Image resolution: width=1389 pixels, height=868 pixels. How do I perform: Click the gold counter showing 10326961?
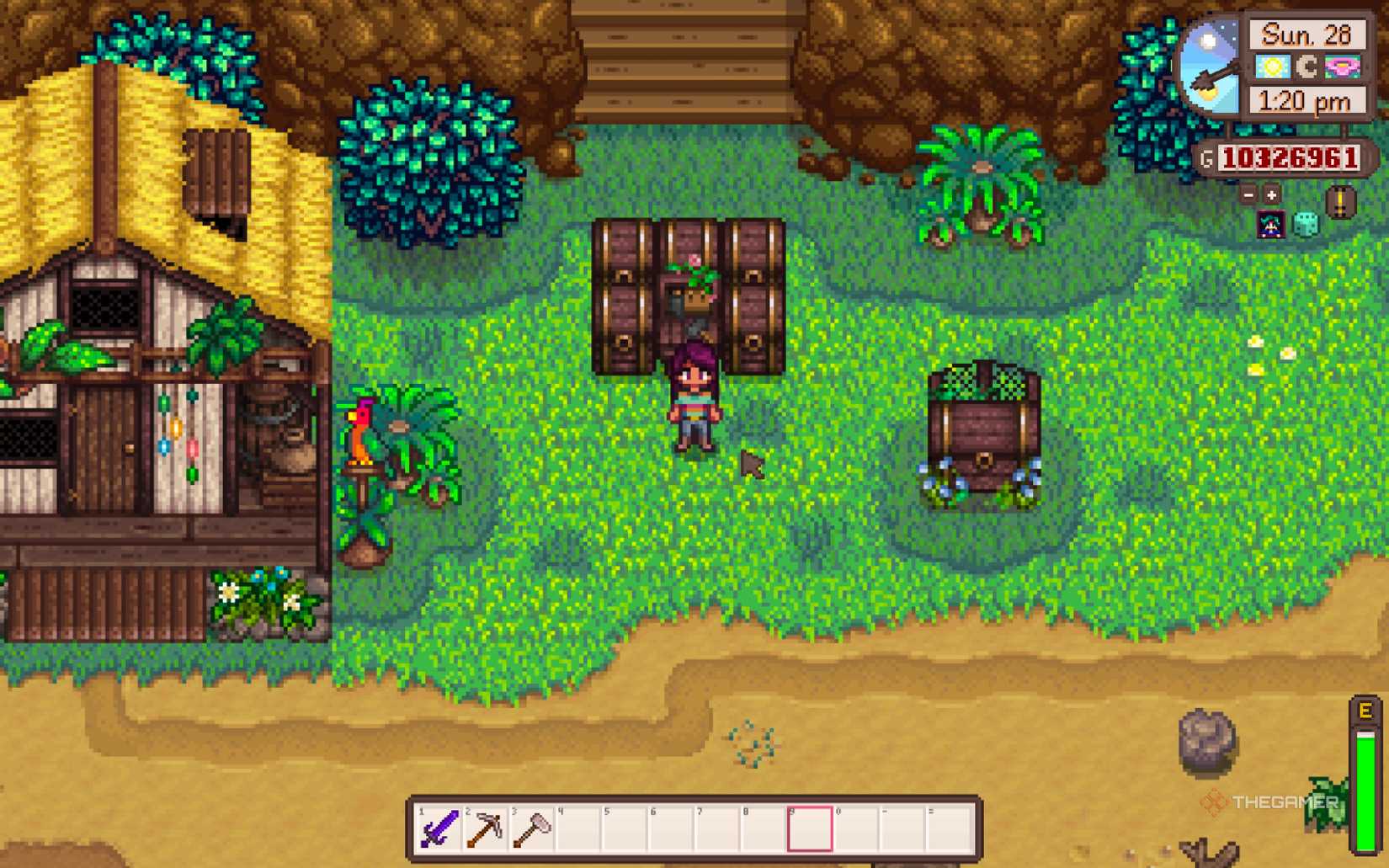(1291, 157)
